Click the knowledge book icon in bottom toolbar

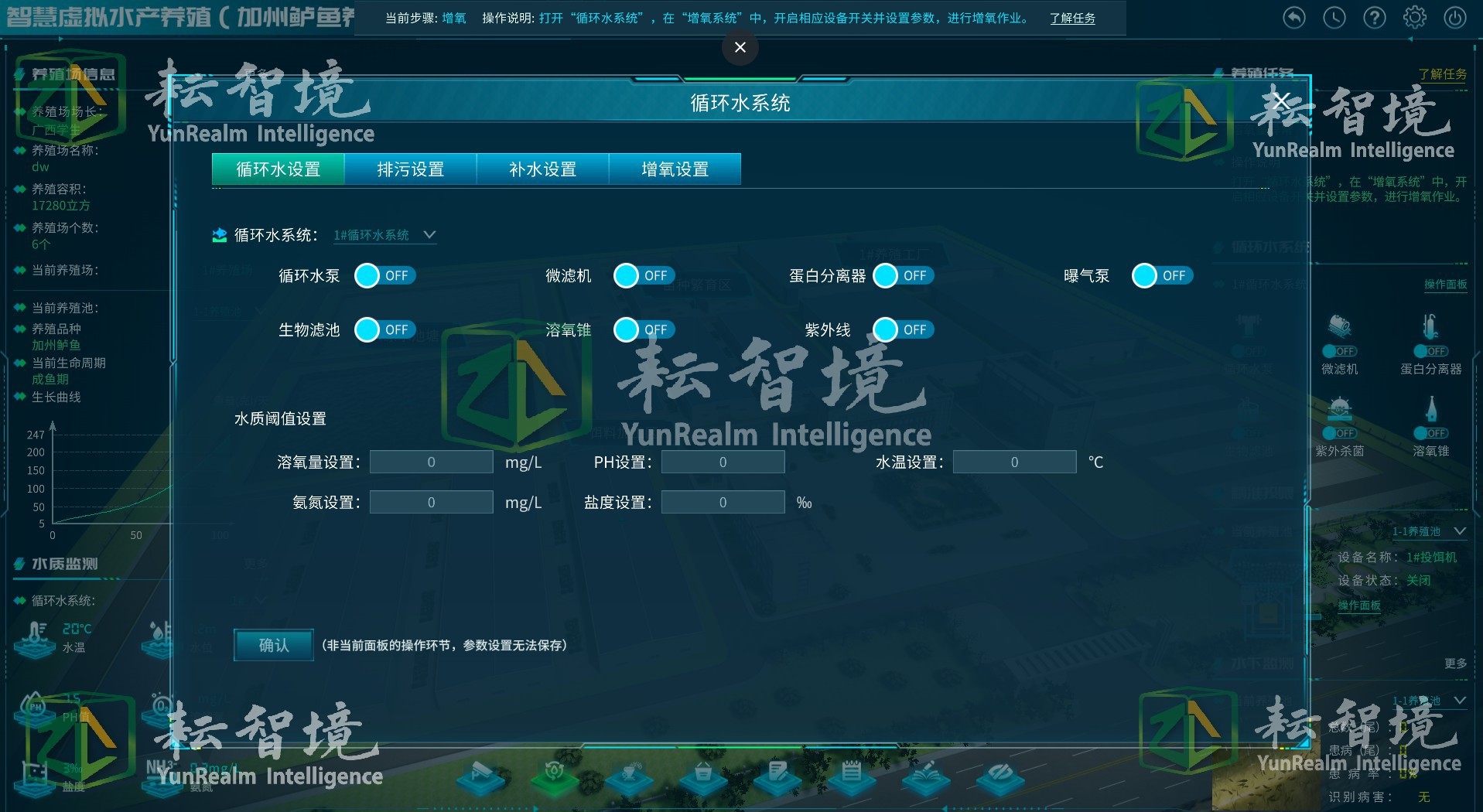coord(925,780)
